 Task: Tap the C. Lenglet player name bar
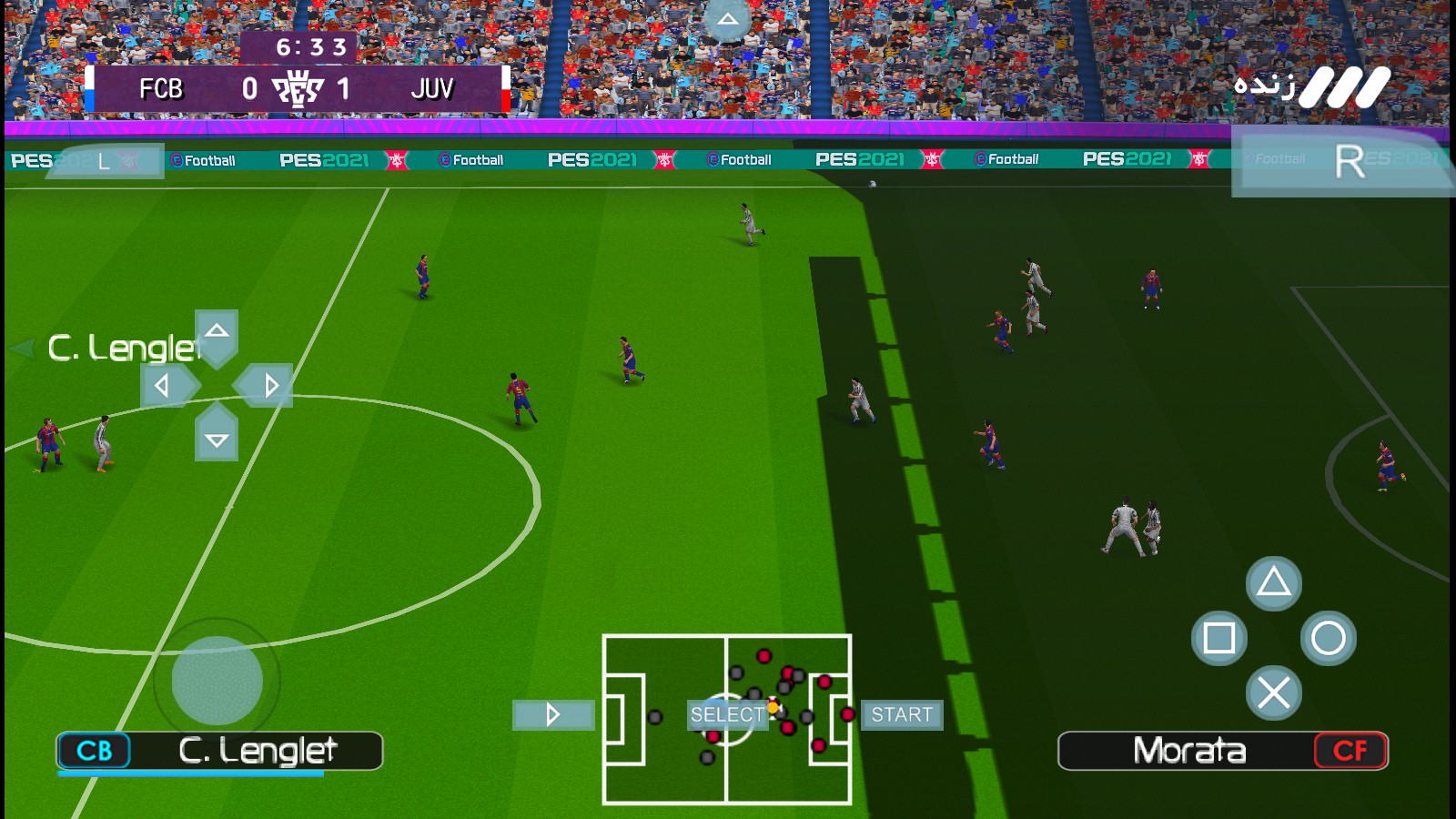pos(218,751)
